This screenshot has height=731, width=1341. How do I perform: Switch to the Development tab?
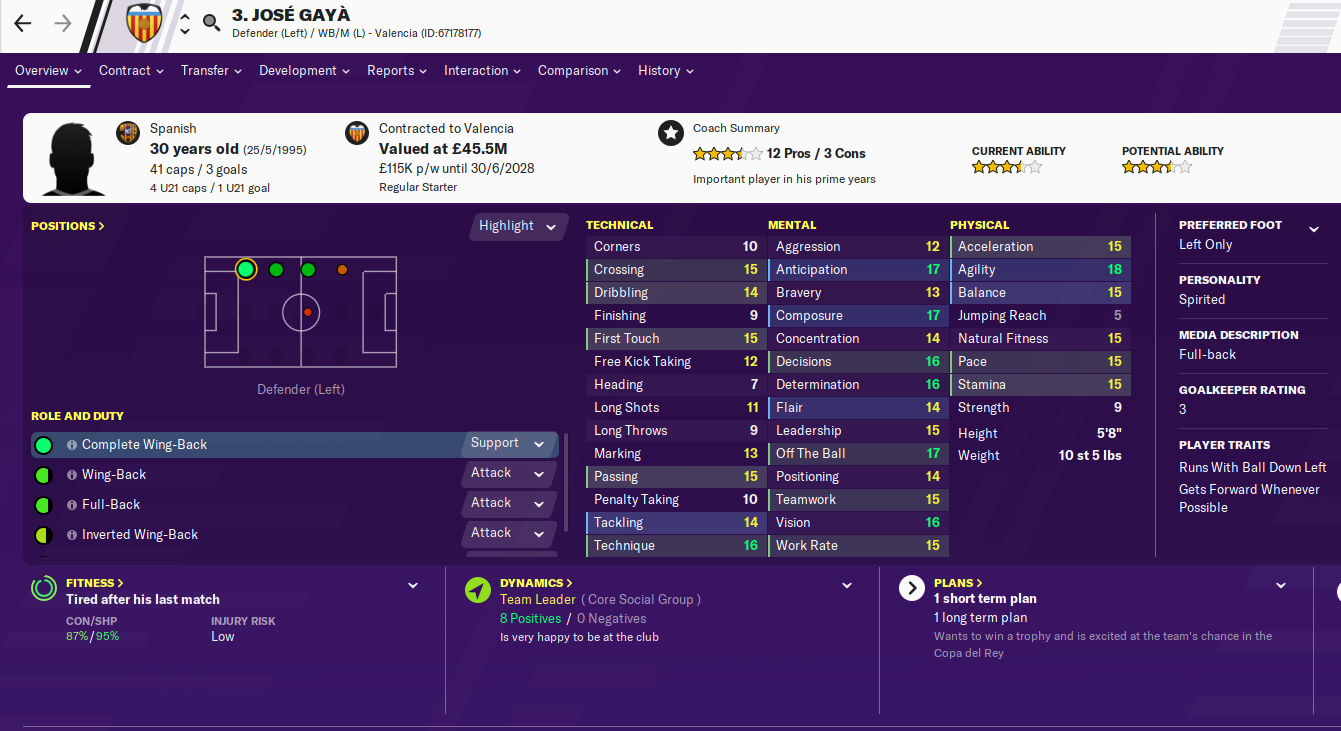(304, 71)
